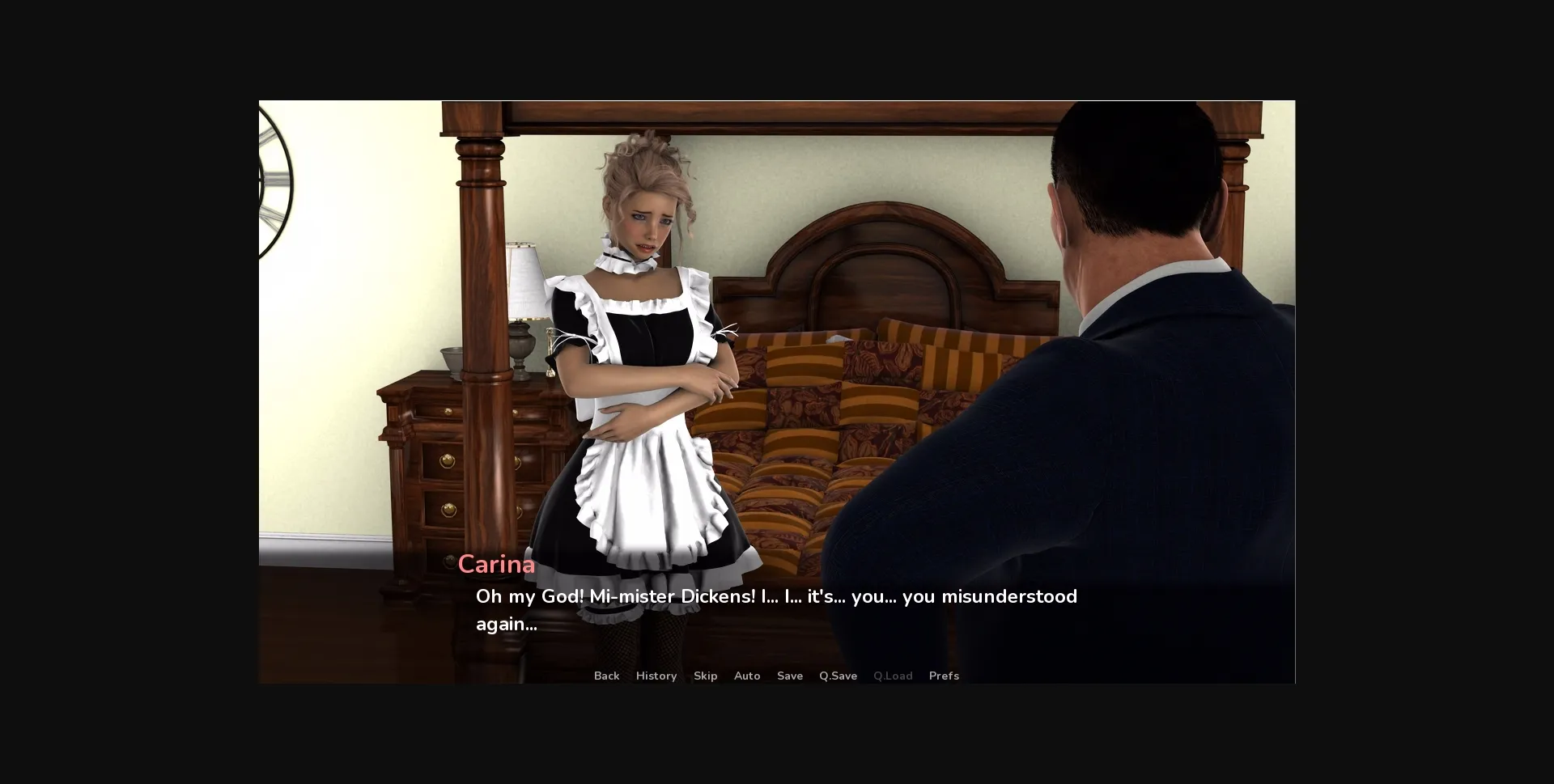This screenshot has width=1554, height=784.
Task: Select Save from the quick menu bar
Action: click(x=790, y=676)
